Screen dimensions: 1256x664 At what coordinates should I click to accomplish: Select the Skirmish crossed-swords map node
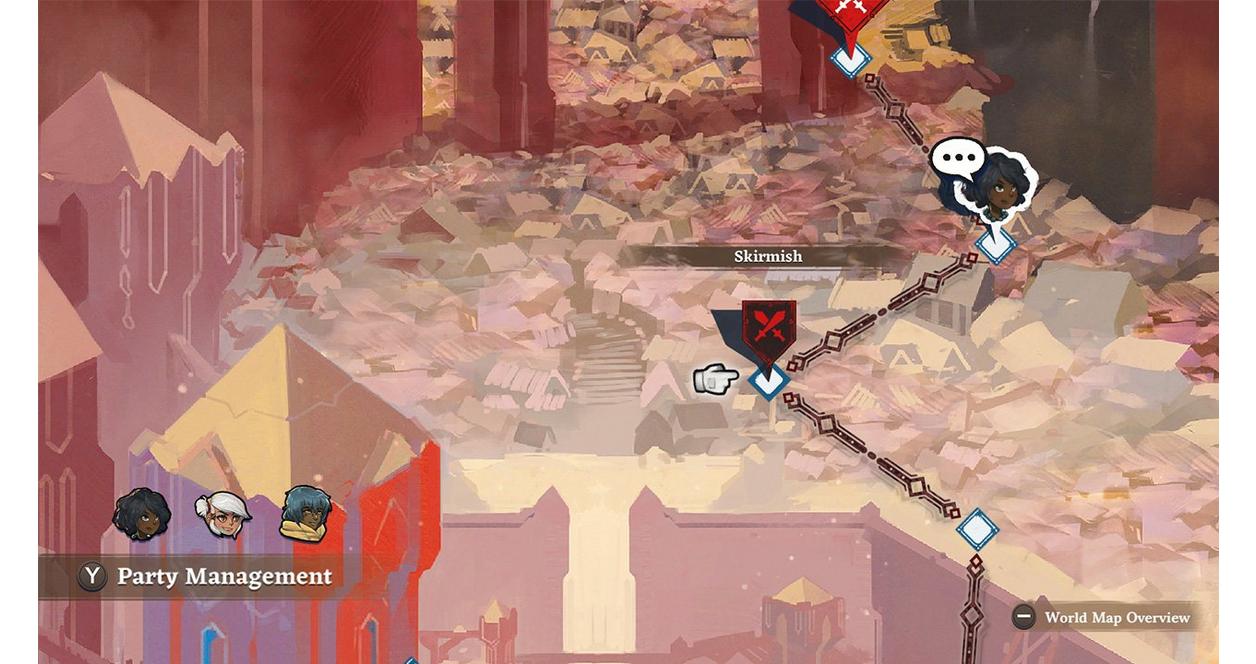[x=768, y=329]
